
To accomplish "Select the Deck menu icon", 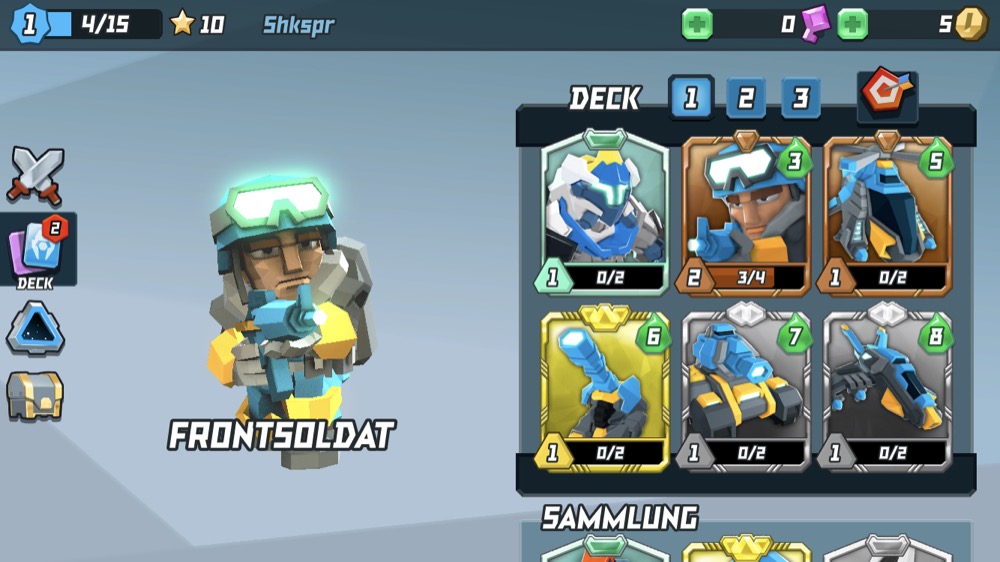I will pyautogui.click(x=37, y=250).
